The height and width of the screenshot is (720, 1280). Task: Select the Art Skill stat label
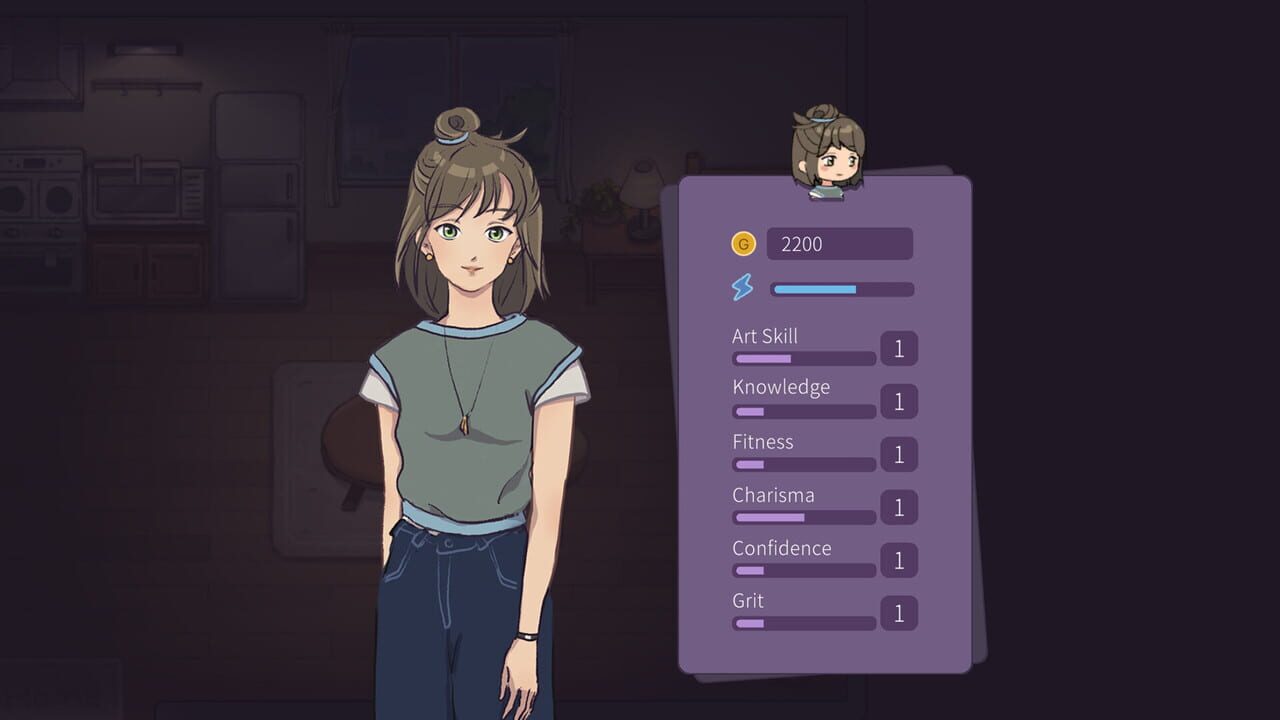[764, 336]
